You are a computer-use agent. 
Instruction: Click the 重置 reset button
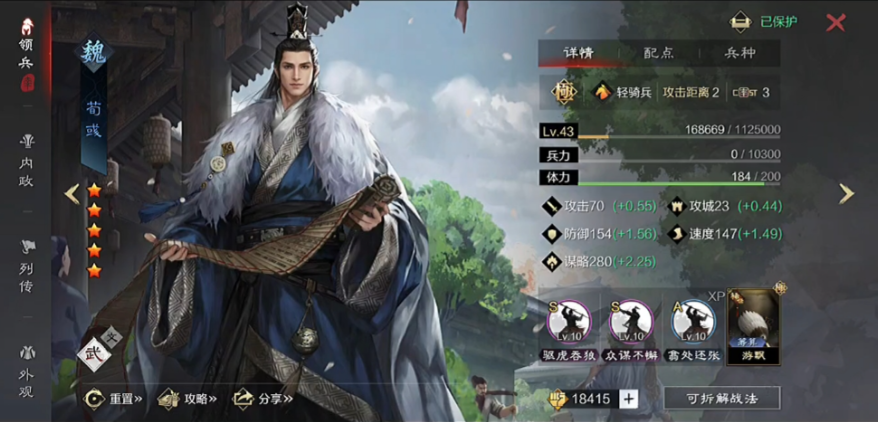pyautogui.click(x=114, y=398)
